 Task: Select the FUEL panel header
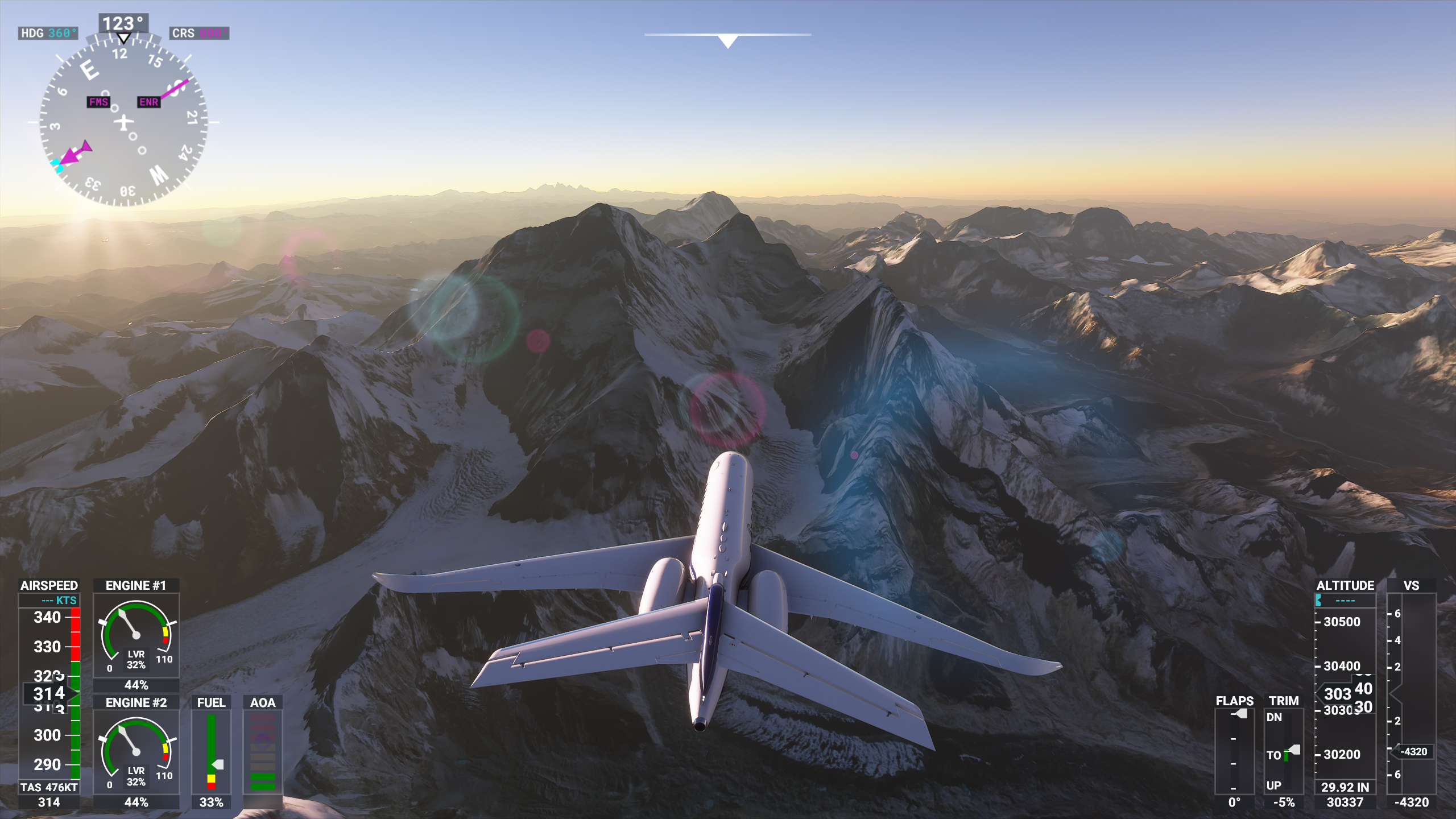[210, 702]
